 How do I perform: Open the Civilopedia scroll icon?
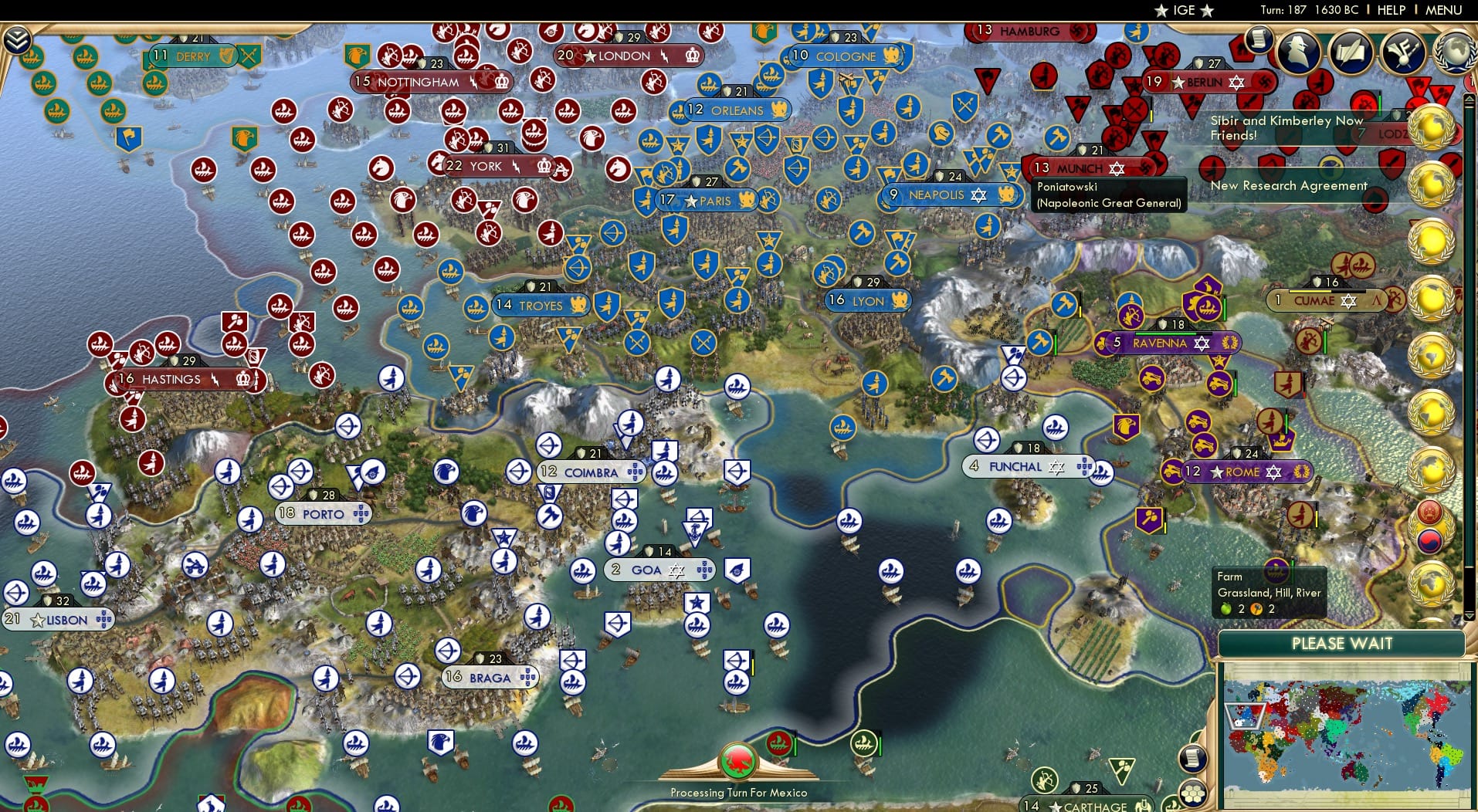(x=1259, y=39)
